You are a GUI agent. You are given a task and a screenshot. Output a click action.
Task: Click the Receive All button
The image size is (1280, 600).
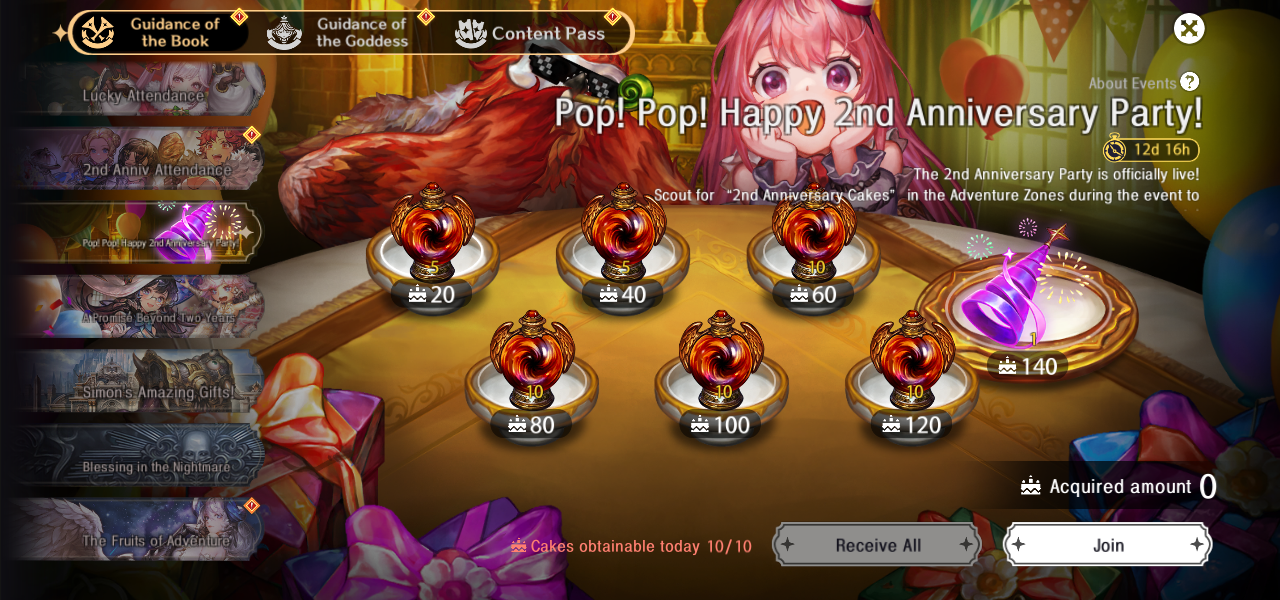coord(877,545)
